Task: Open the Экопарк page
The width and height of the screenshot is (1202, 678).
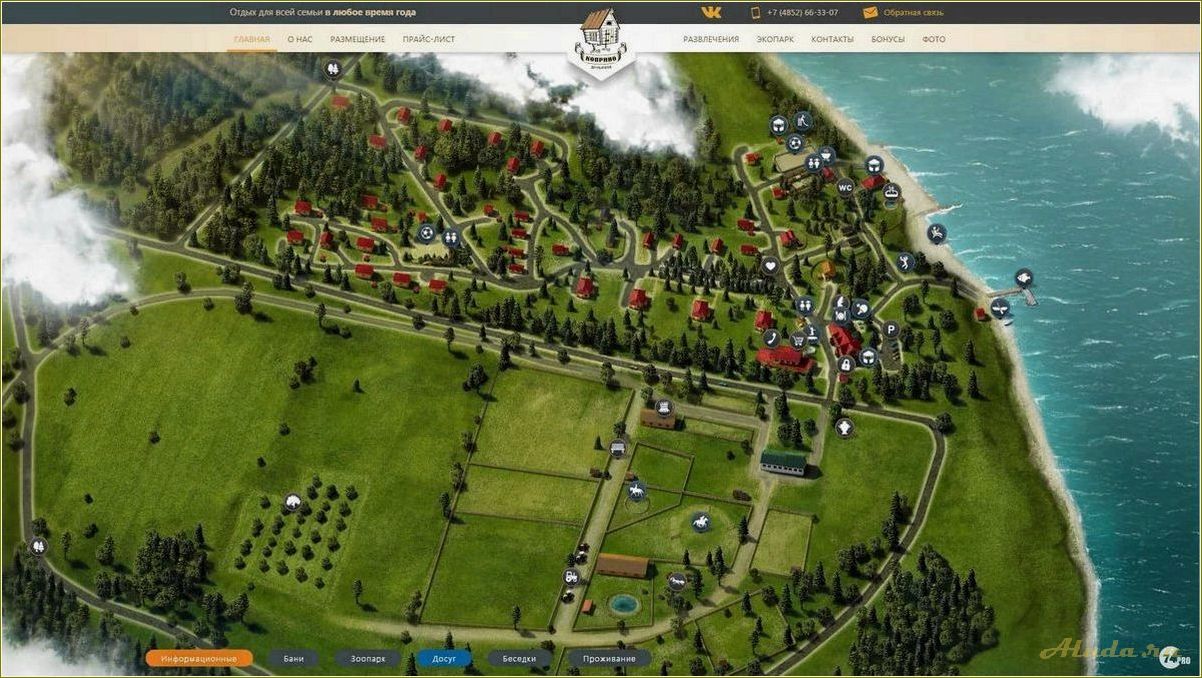Action: click(x=775, y=39)
